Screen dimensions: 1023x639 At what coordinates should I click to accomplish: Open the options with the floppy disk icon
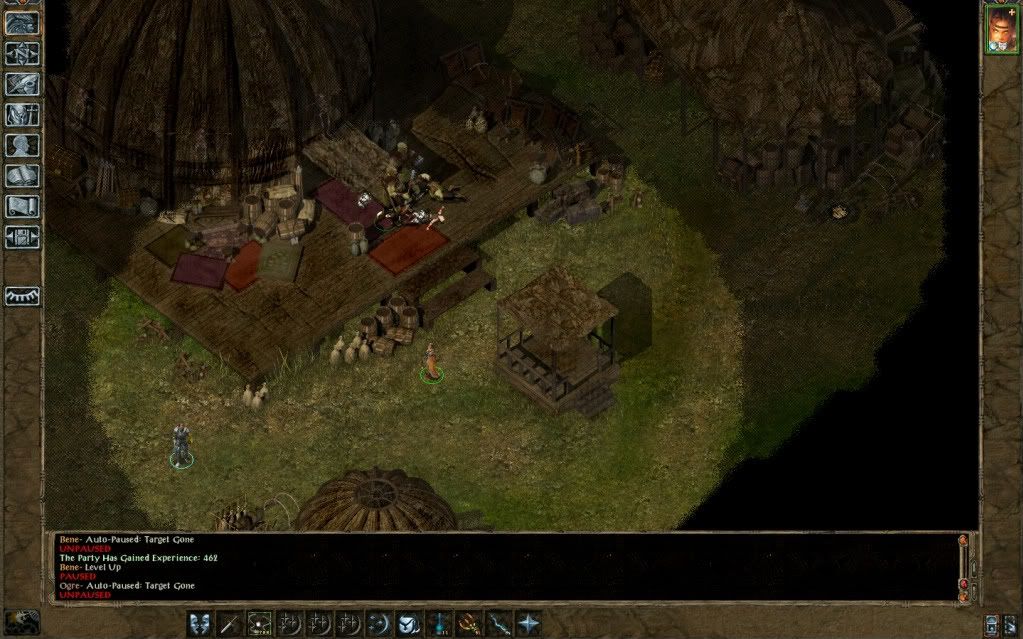coord(22,237)
